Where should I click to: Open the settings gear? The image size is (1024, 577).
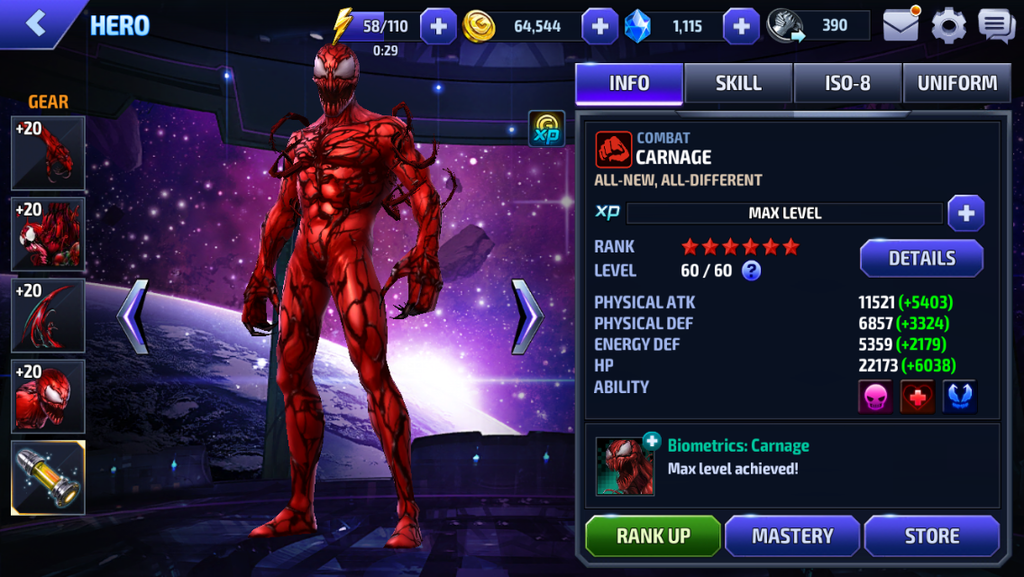tap(948, 26)
